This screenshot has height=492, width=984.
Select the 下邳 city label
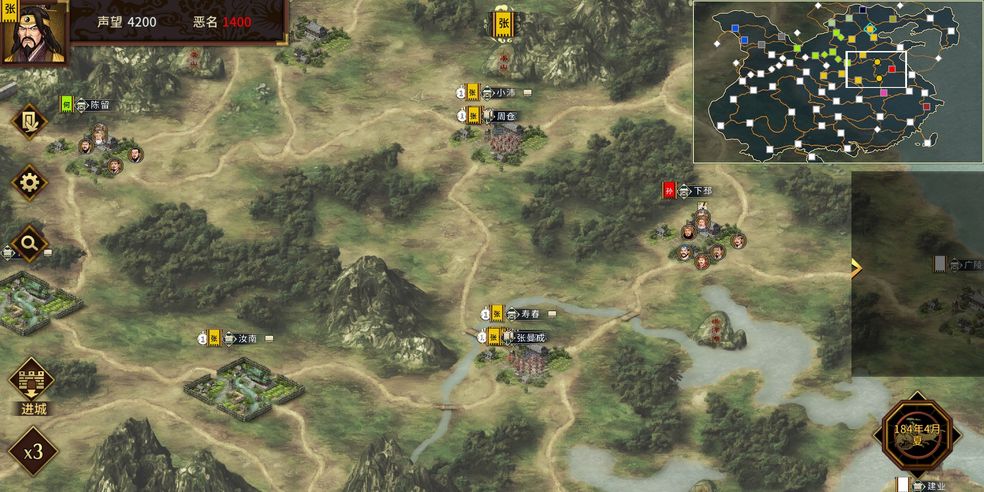702,190
